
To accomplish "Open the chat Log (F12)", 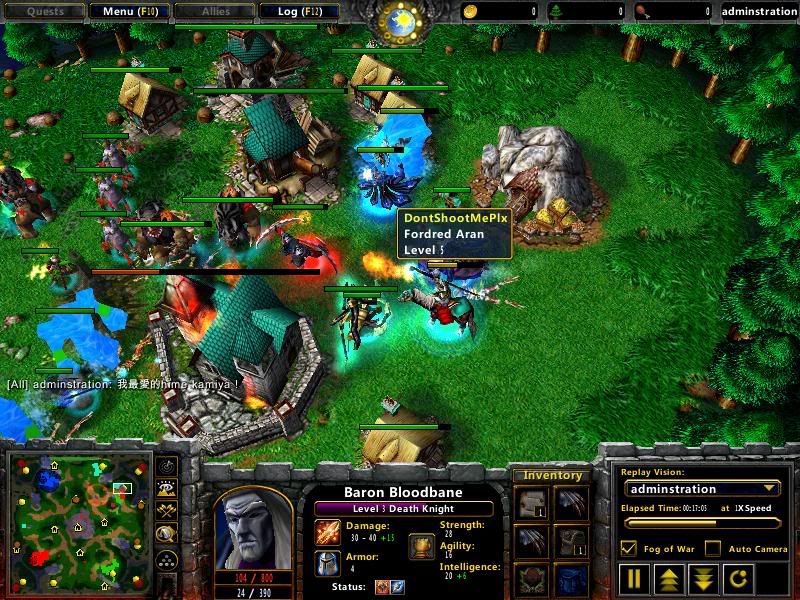I will point(299,12).
